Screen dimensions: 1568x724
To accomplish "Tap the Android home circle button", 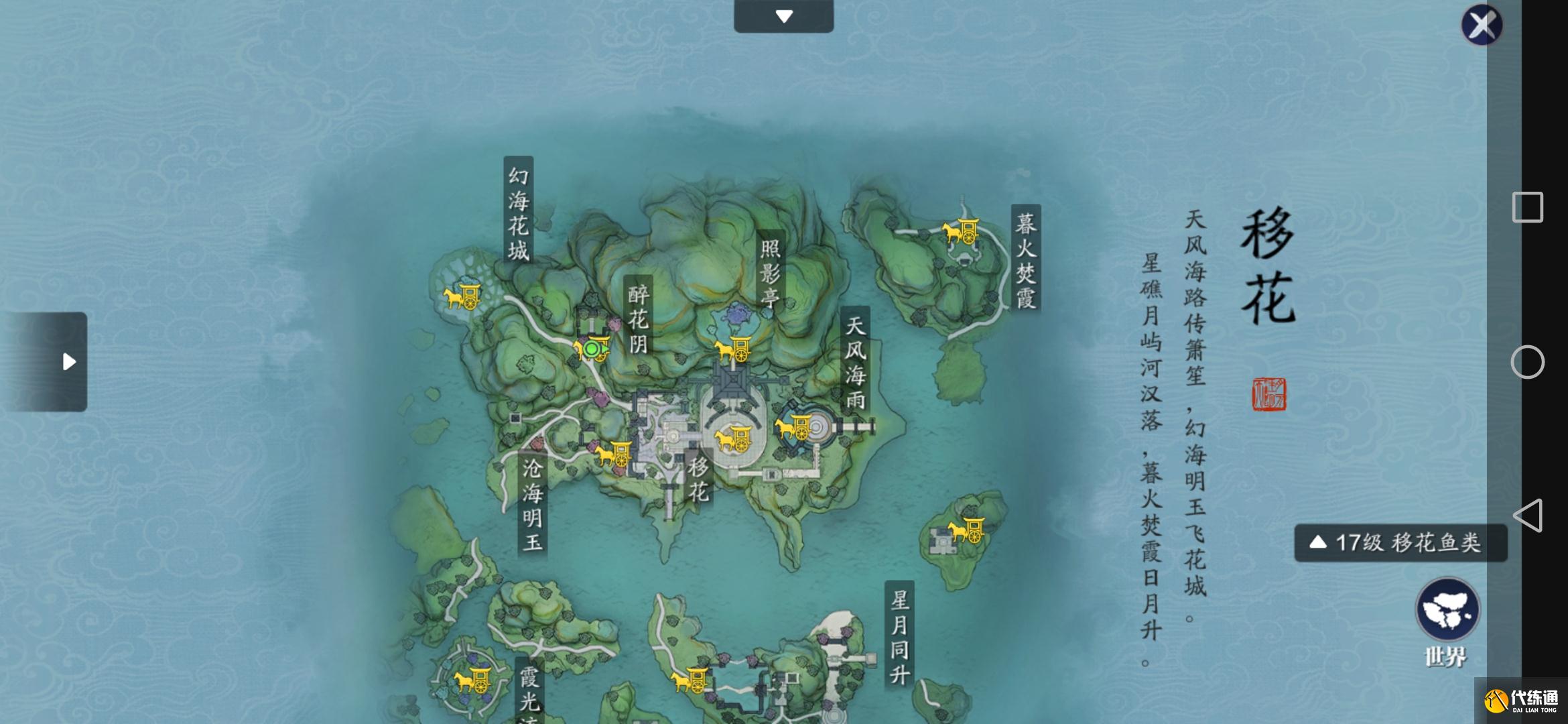I will [x=1527, y=362].
